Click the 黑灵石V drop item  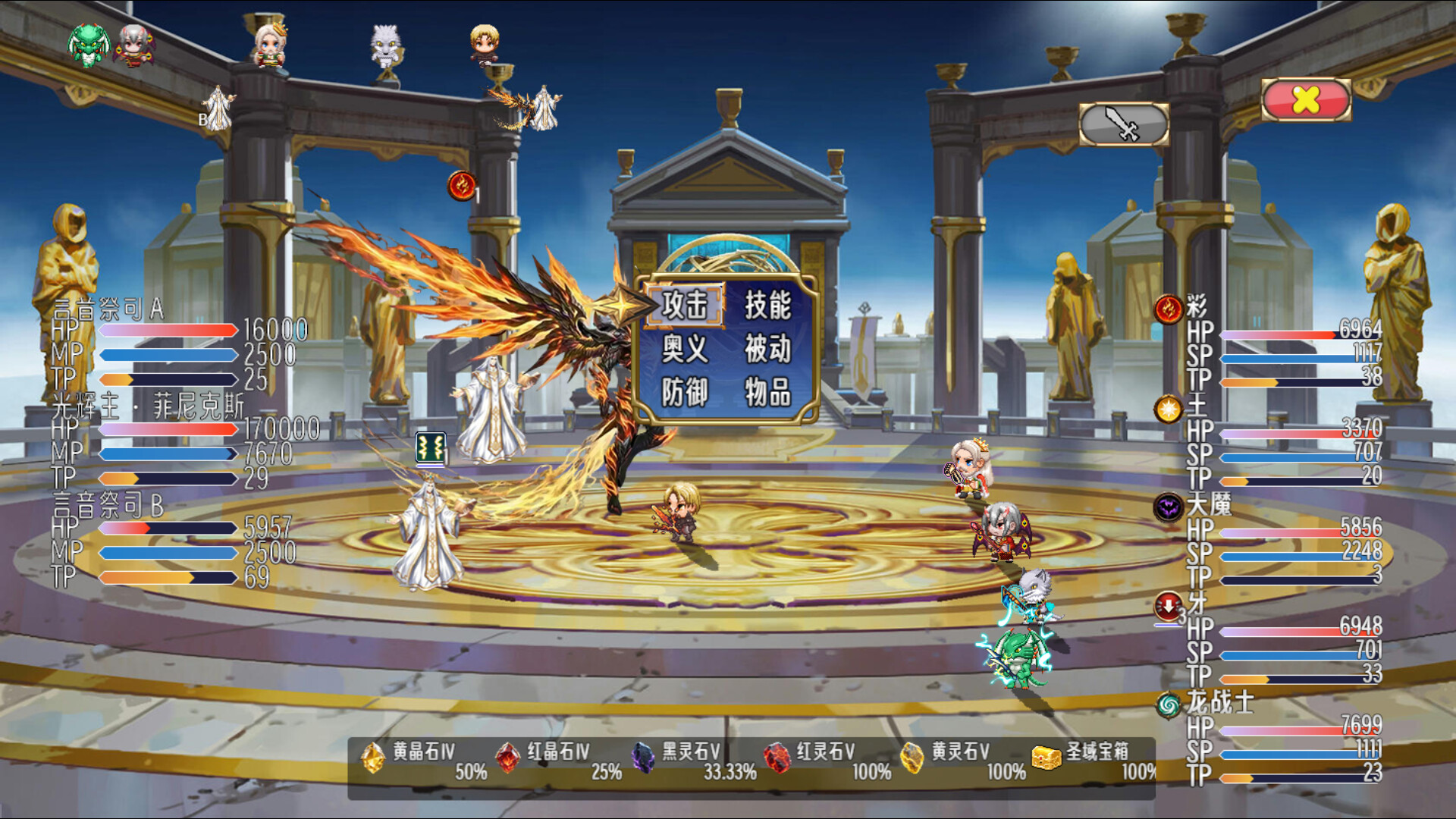[643, 757]
